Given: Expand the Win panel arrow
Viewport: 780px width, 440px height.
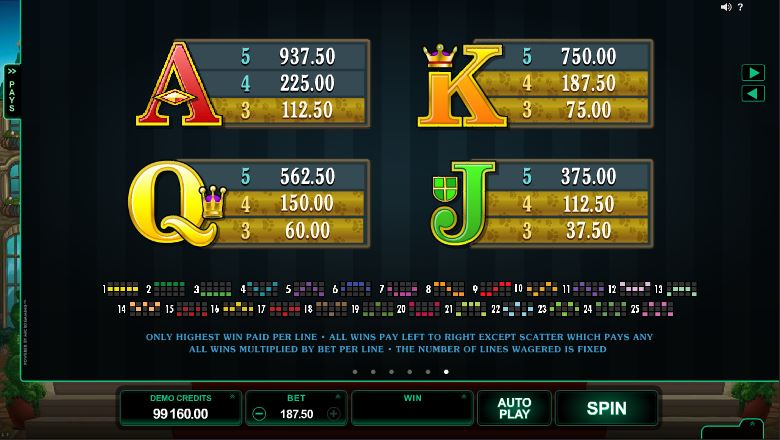Looking at the screenshot, I should (465, 397).
